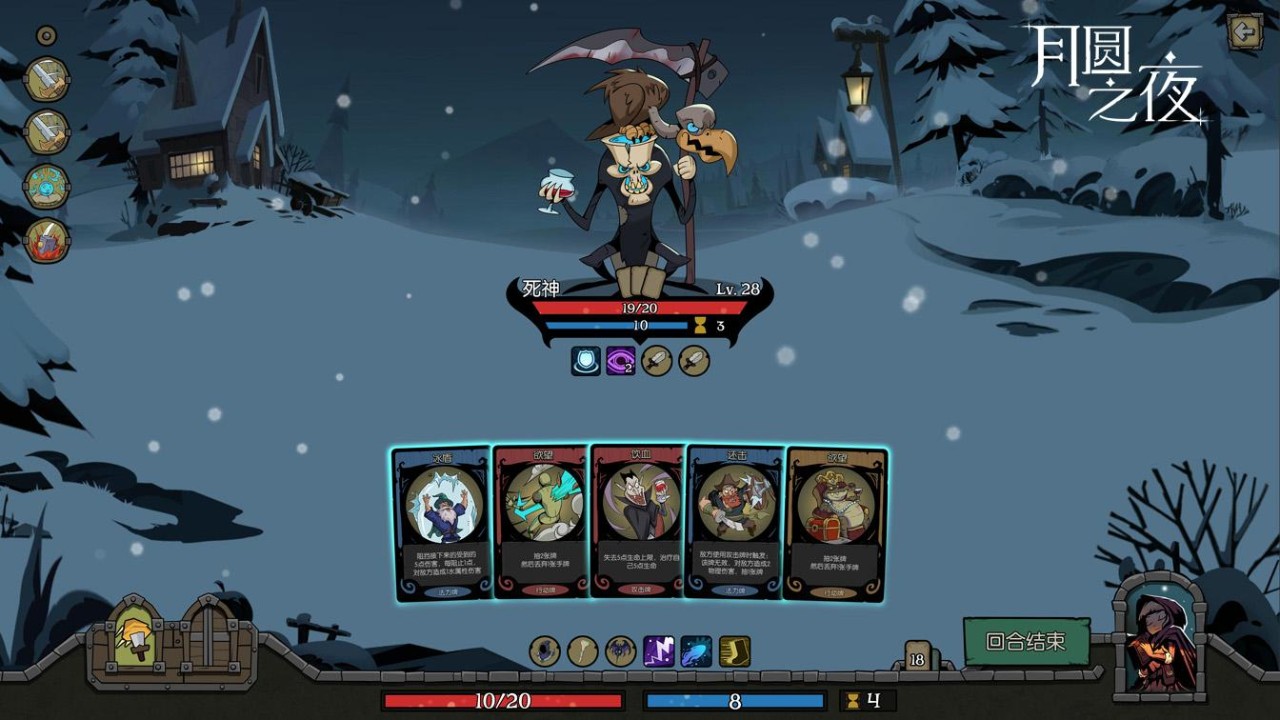
Task: Open the draw pile showing 18
Action: coord(917,658)
